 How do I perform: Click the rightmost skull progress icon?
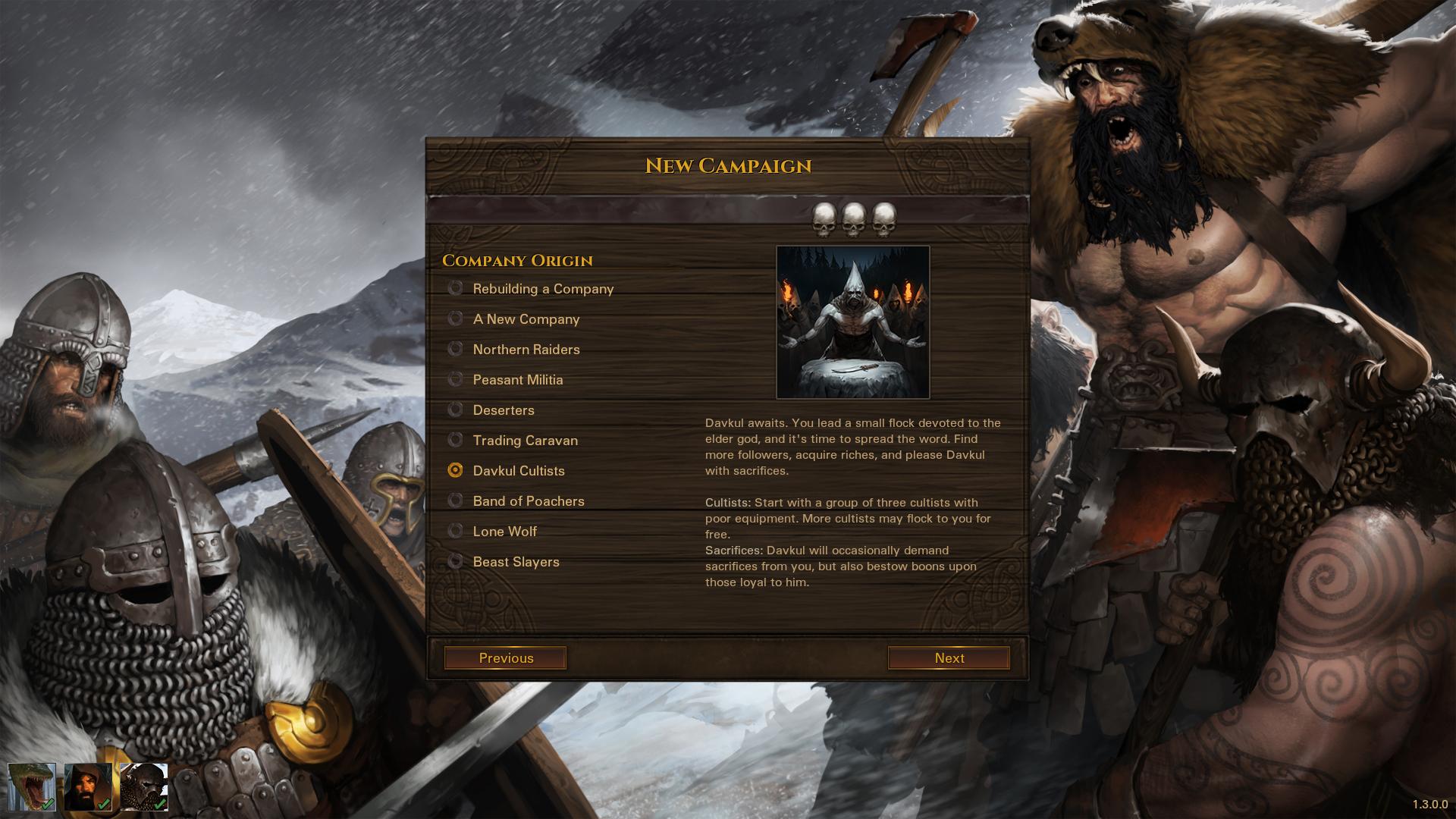(883, 218)
